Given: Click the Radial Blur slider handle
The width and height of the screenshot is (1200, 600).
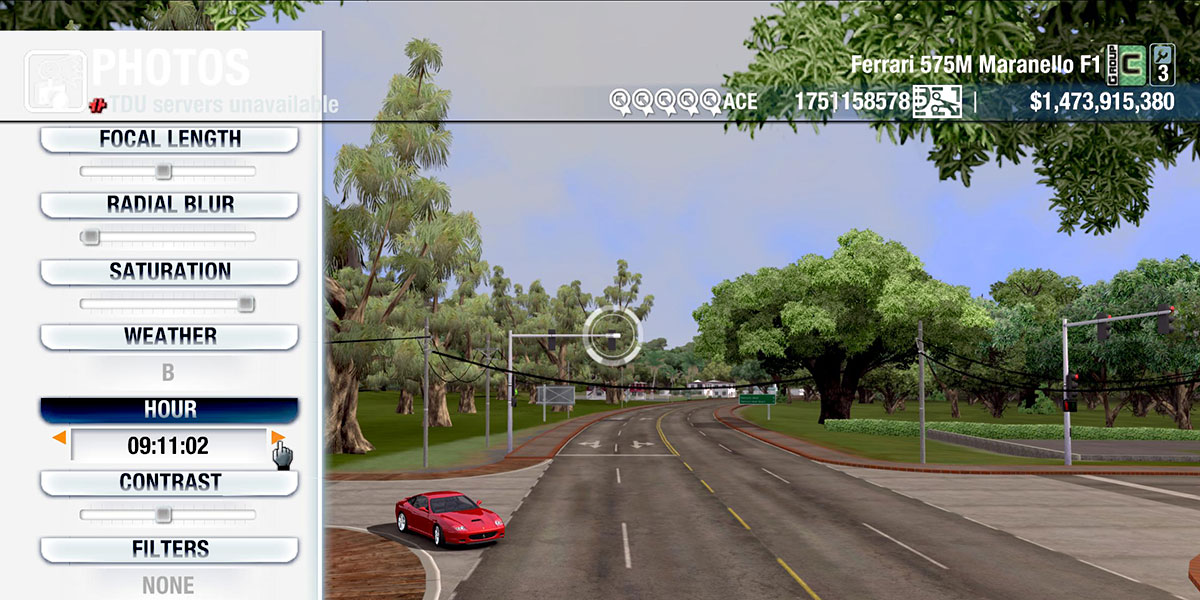Looking at the screenshot, I should point(90,237).
